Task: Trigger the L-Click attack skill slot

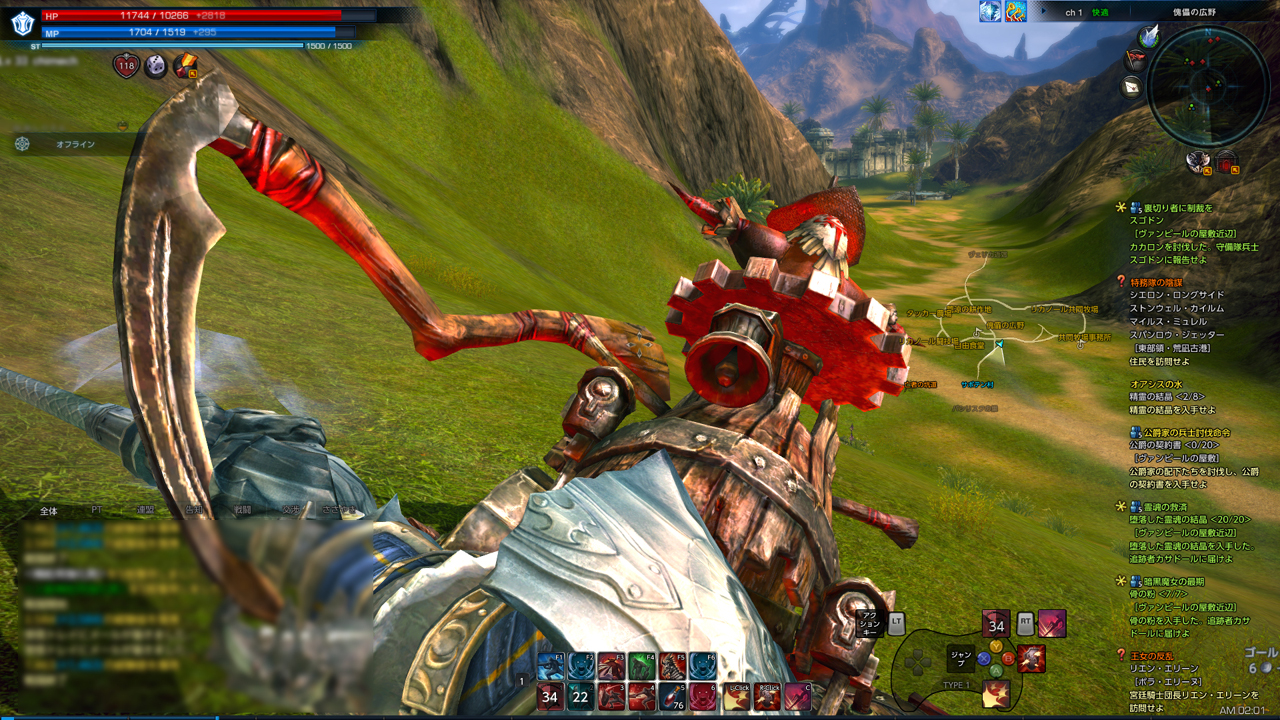Action: [x=736, y=697]
